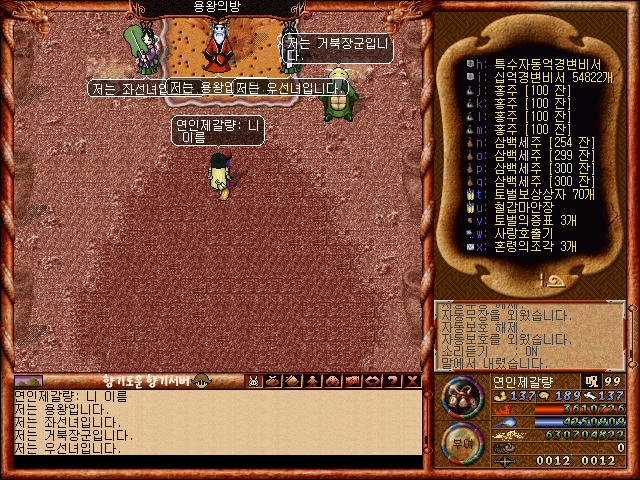Click the X button on the toolbar
The image size is (640, 480).
410,381
